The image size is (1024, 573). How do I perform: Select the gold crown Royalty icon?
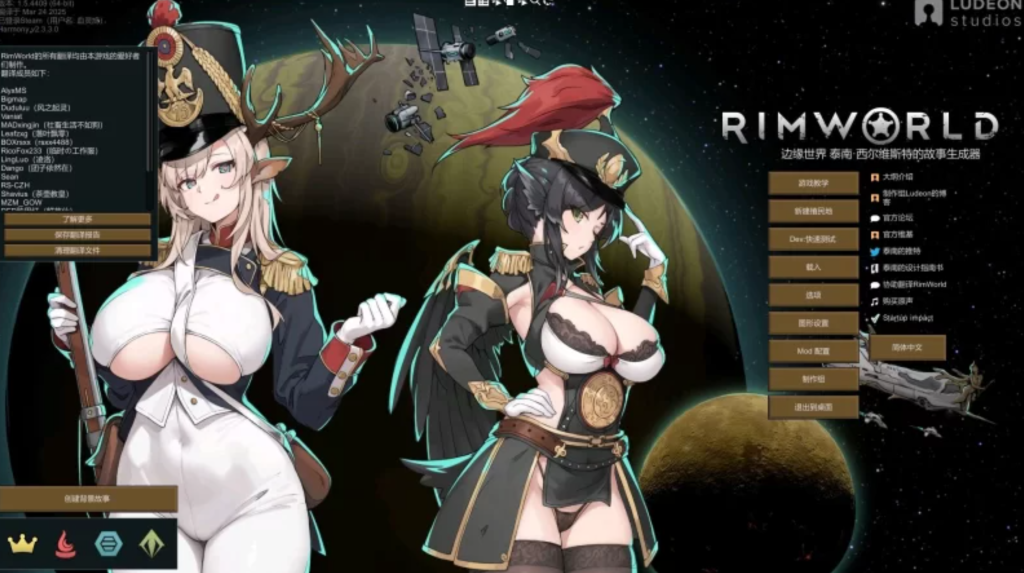[22, 544]
